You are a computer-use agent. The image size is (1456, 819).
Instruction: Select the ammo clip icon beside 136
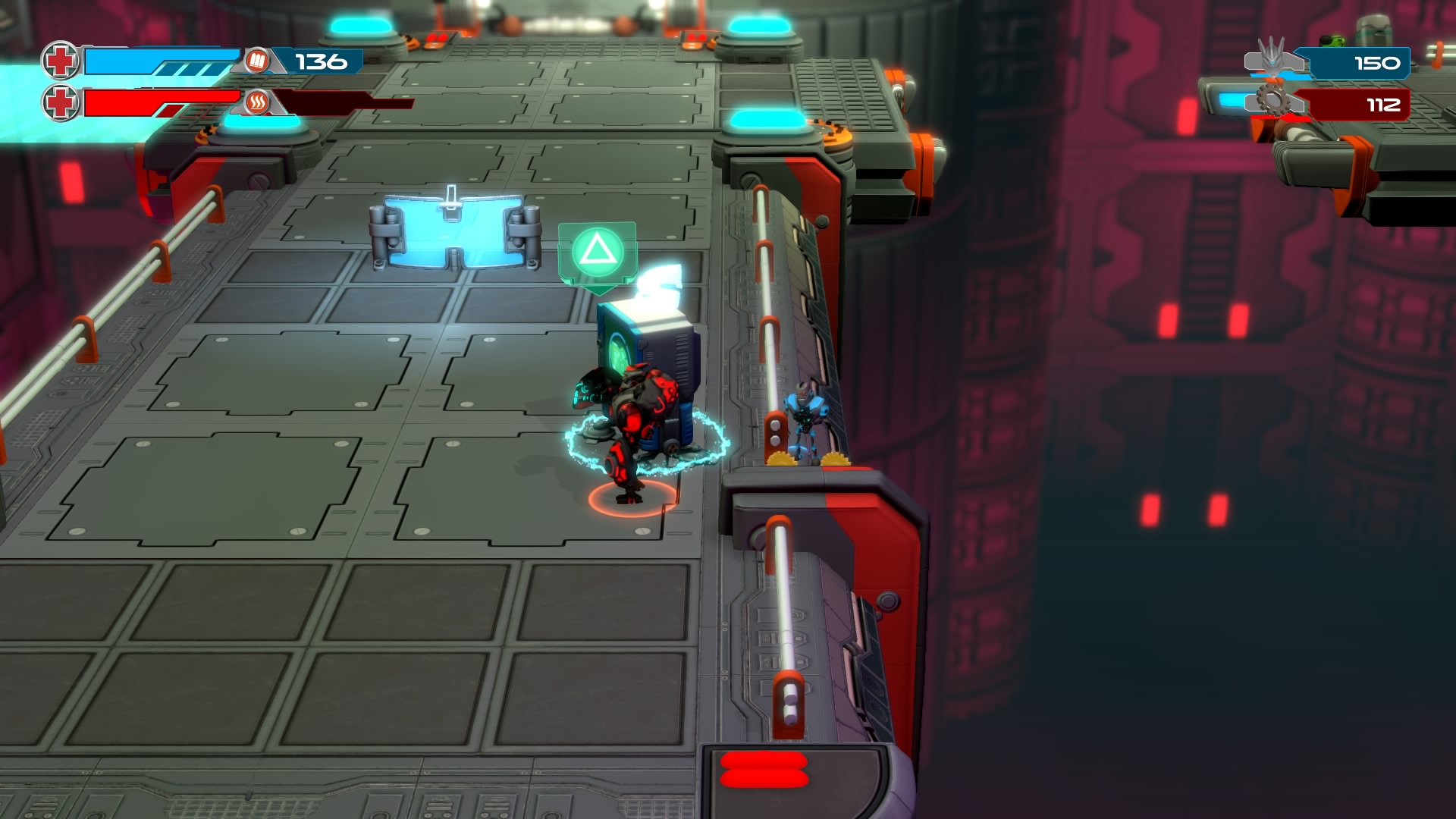point(256,61)
